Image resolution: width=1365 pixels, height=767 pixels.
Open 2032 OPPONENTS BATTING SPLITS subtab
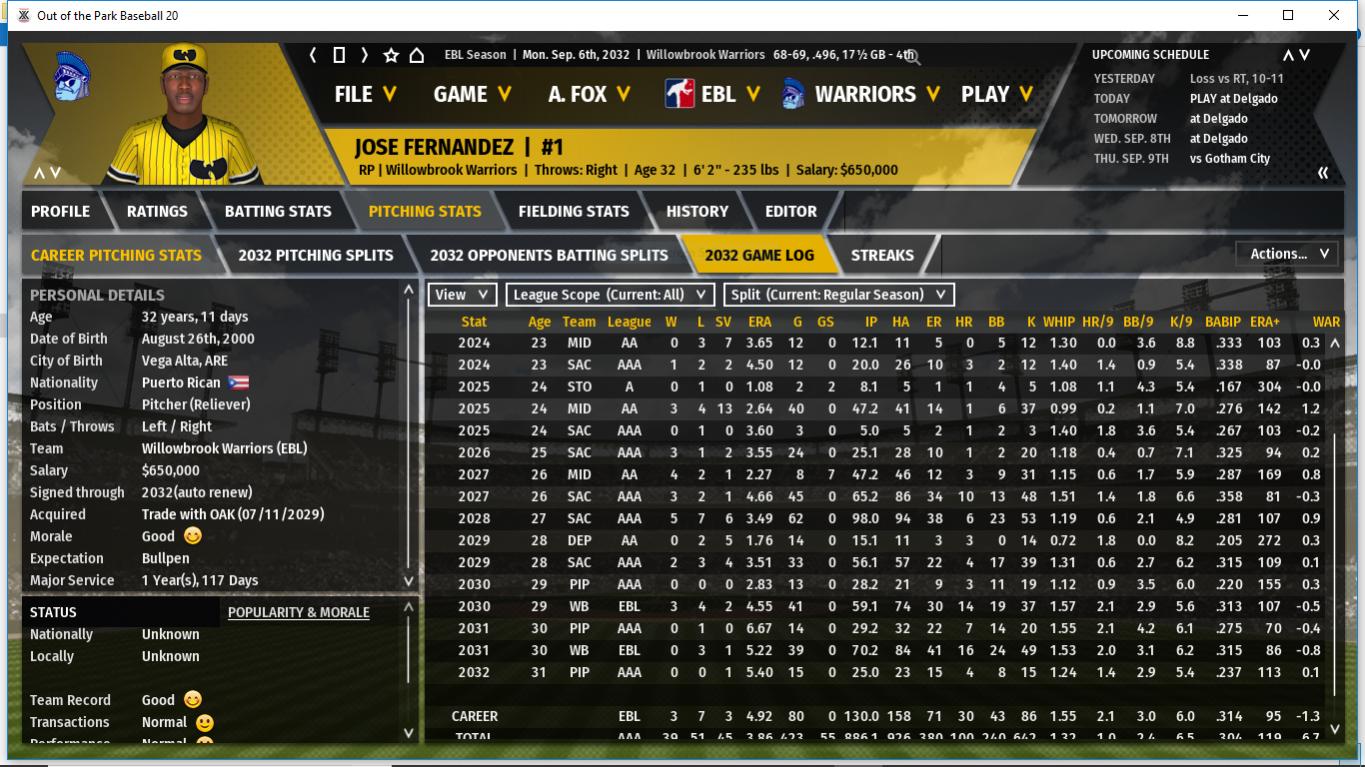tap(548, 255)
